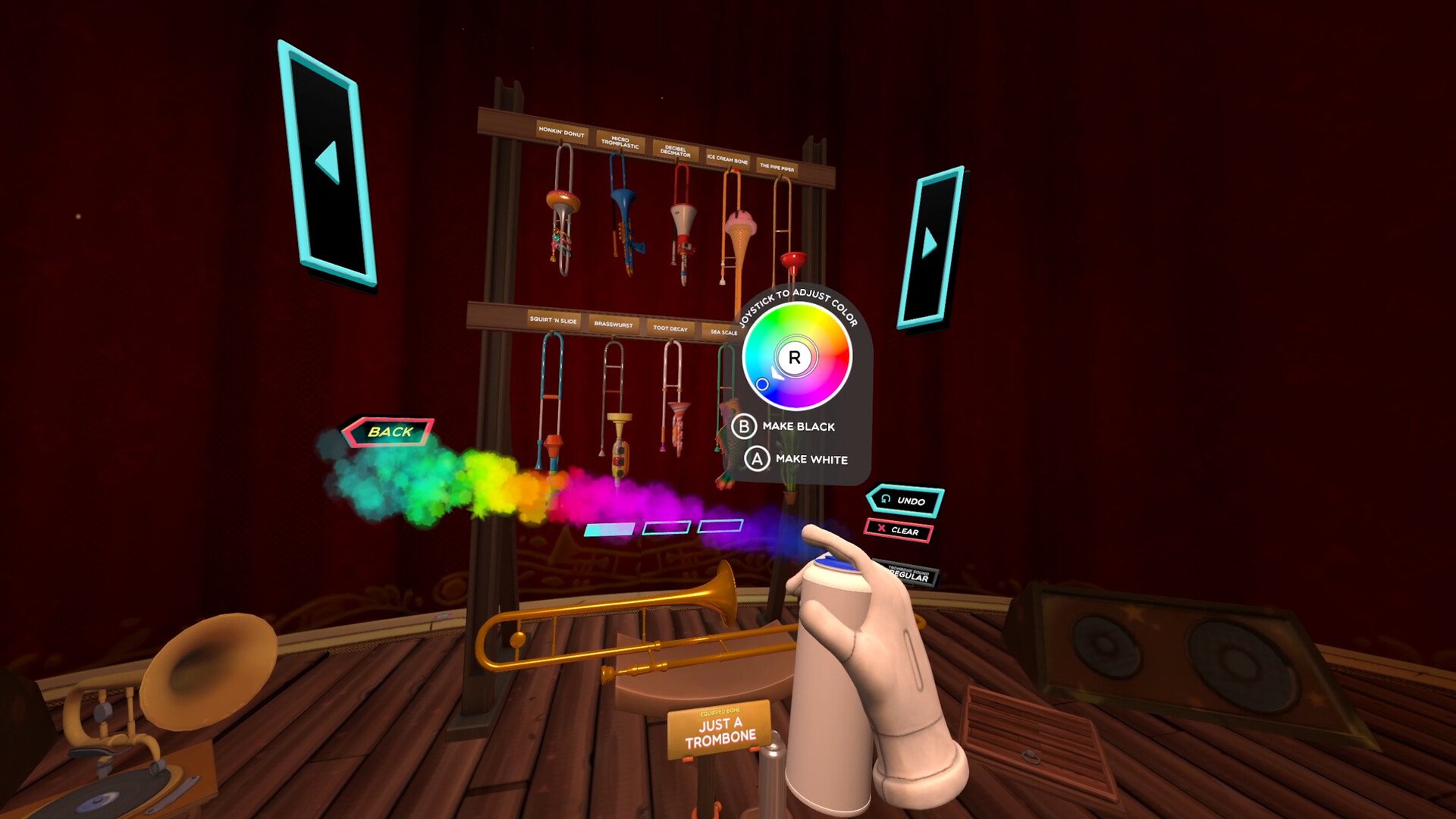Clear all spray paint with CLEAR
Image resolution: width=1456 pixels, height=819 pixels.
point(899,530)
